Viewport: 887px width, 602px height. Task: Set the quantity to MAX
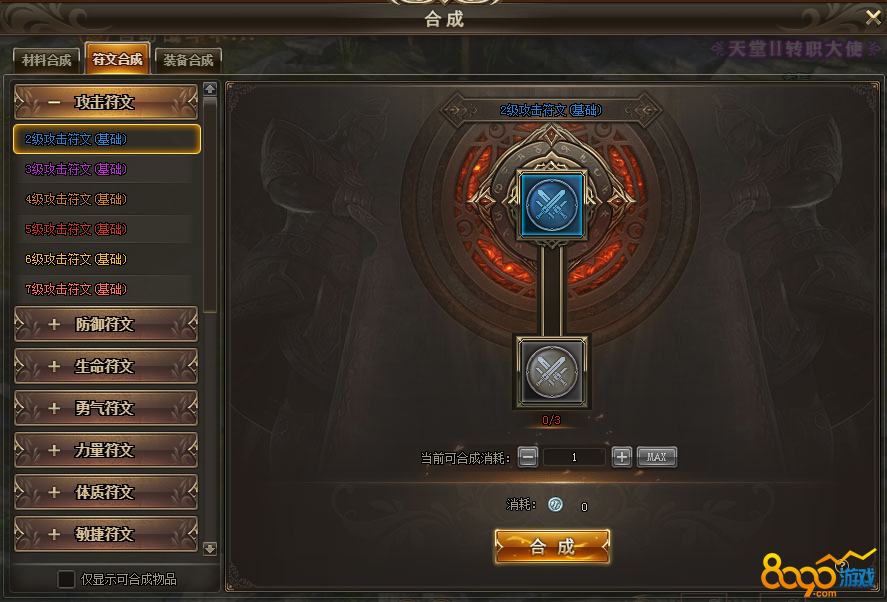tap(656, 457)
